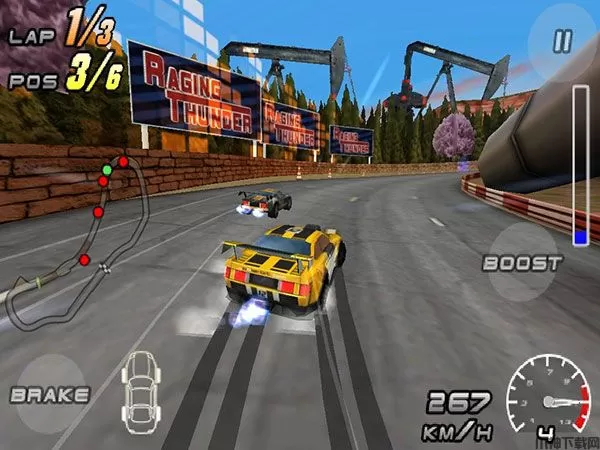Pause the race with the pause button
This screenshot has width=600, height=450.
(x=563, y=42)
